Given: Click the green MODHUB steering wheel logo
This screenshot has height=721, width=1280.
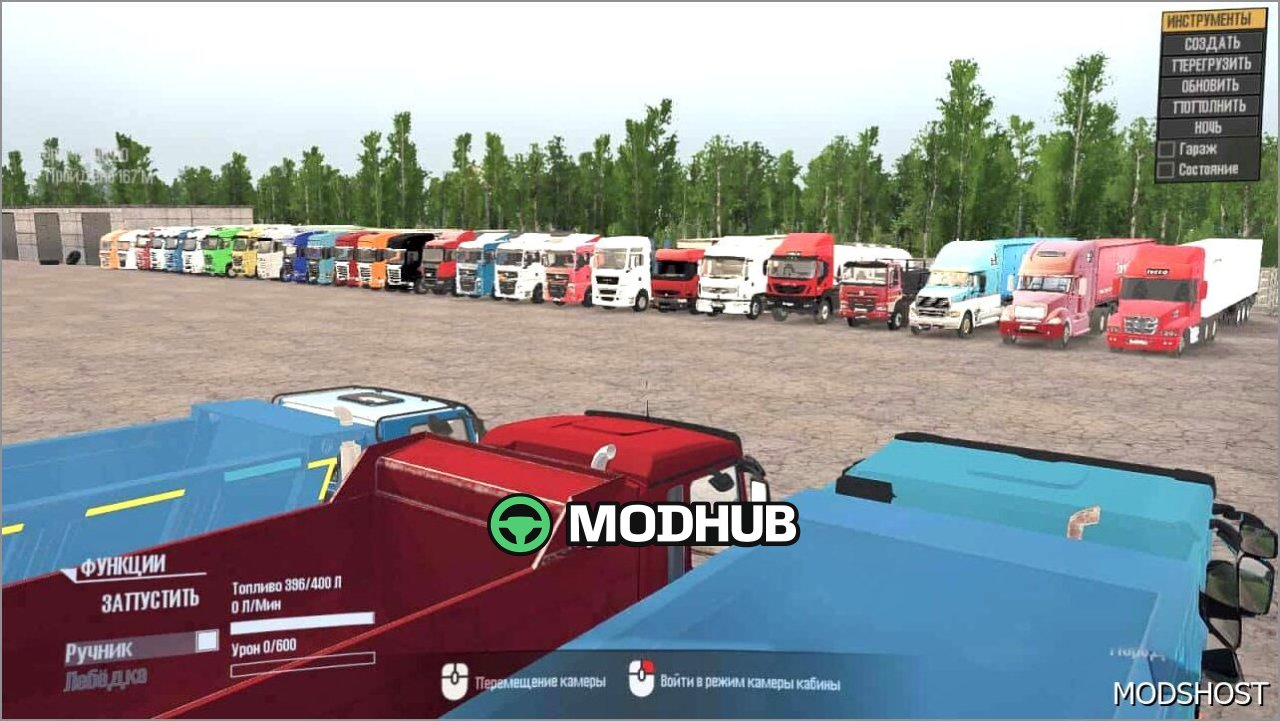Looking at the screenshot, I should tap(521, 522).
